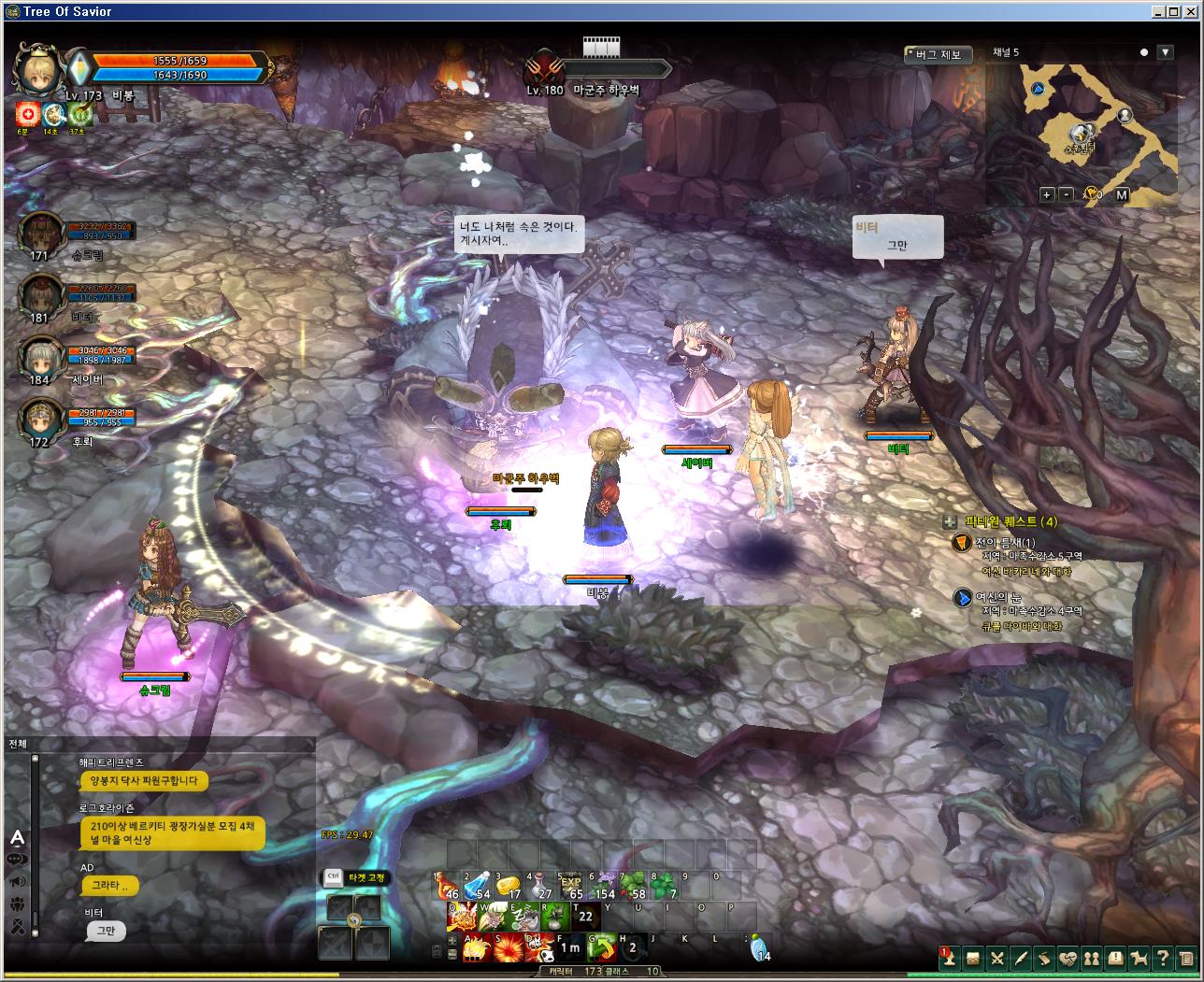Click the 버그 제보 bug report button
1204x982 pixels.
(939, 55)
